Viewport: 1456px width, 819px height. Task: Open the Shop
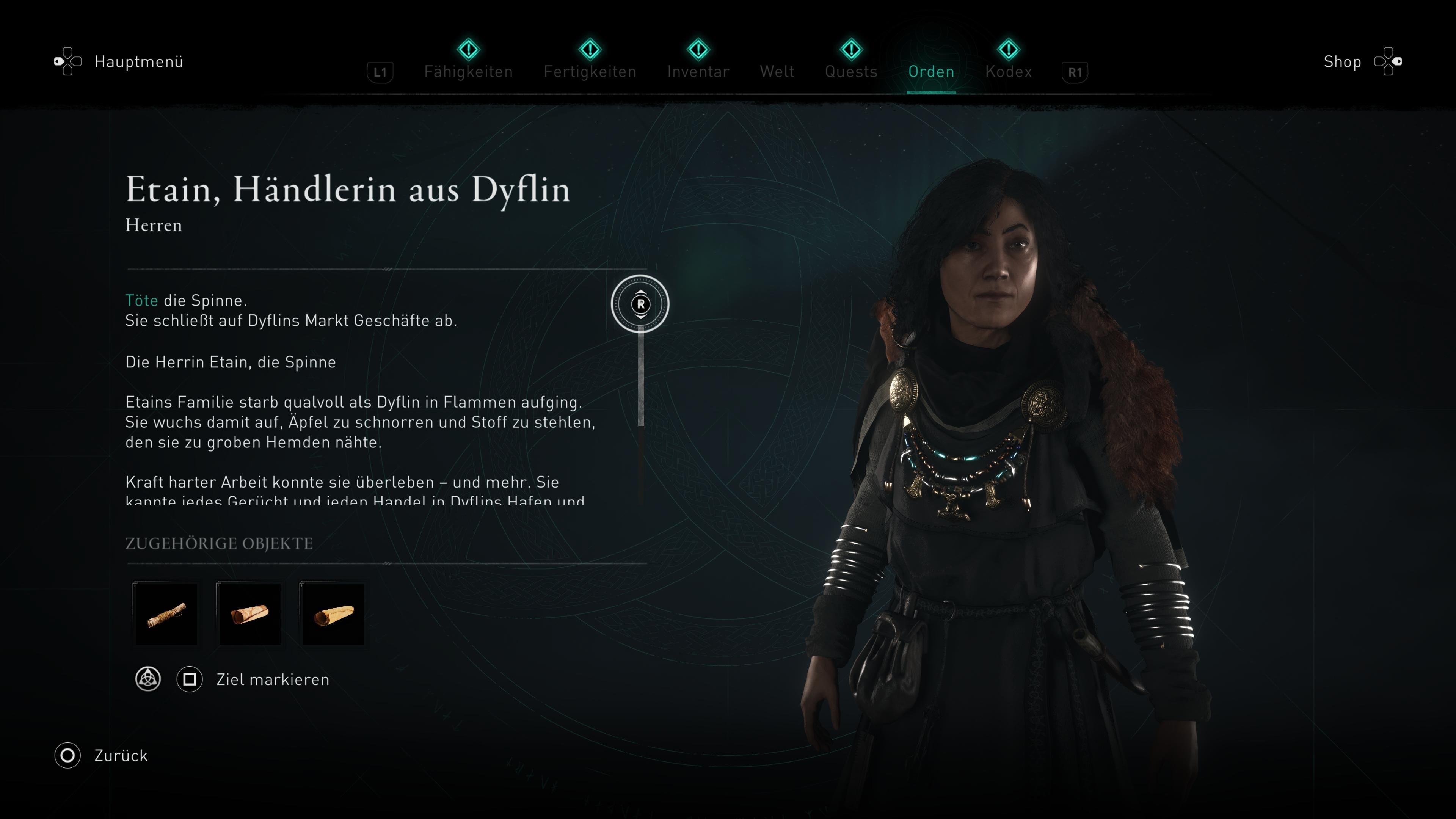[x=1342, y=61]
